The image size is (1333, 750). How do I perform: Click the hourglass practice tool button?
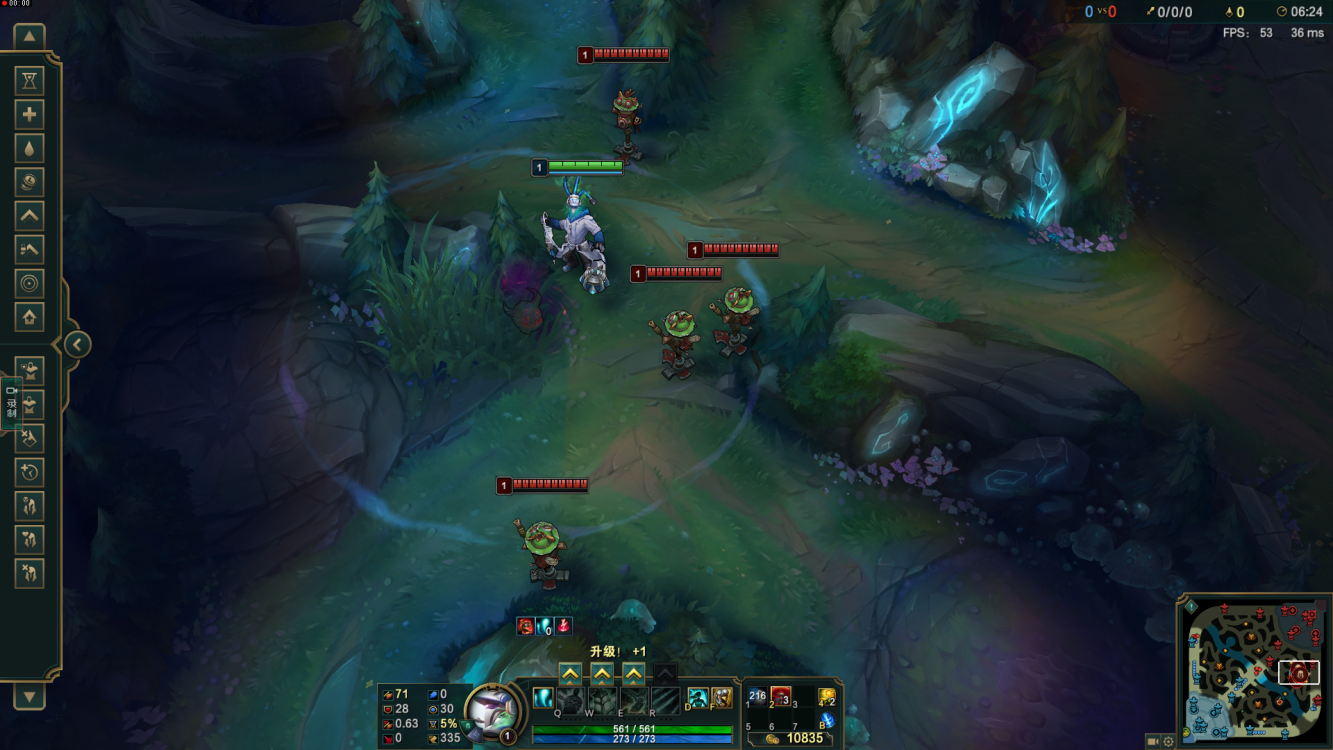click(x=29, y=81)
